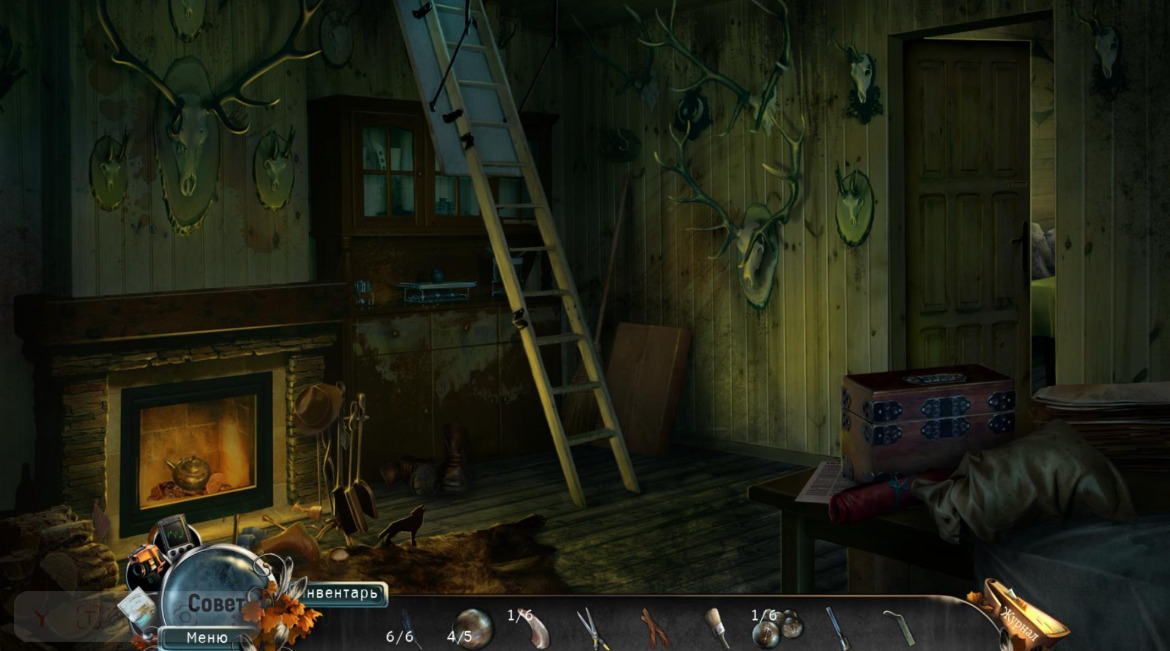
Task: Click the white gauge meter gadget
Action: click(x=135, y=608)
